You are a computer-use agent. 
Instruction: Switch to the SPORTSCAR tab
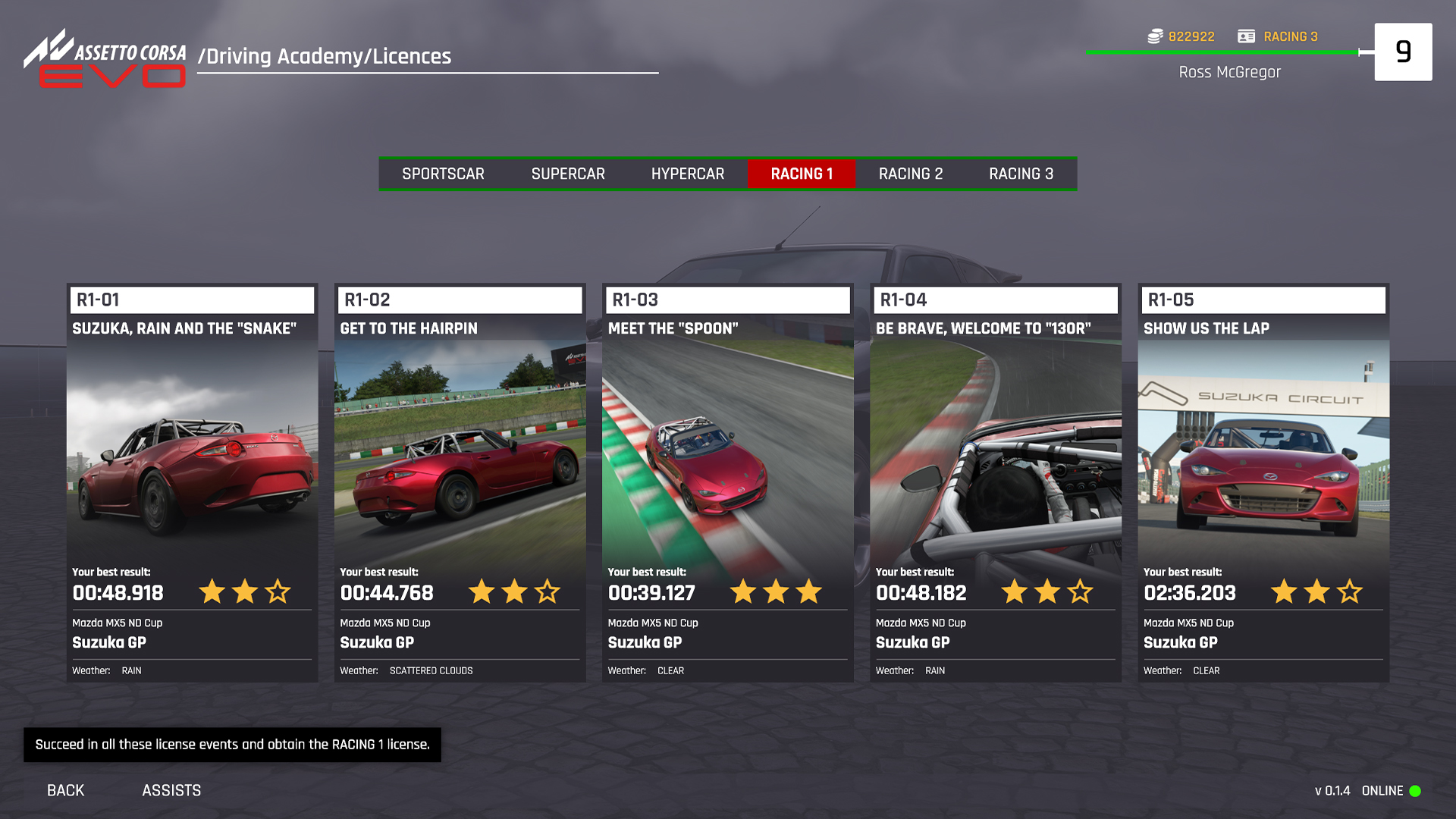pos(444,173)
